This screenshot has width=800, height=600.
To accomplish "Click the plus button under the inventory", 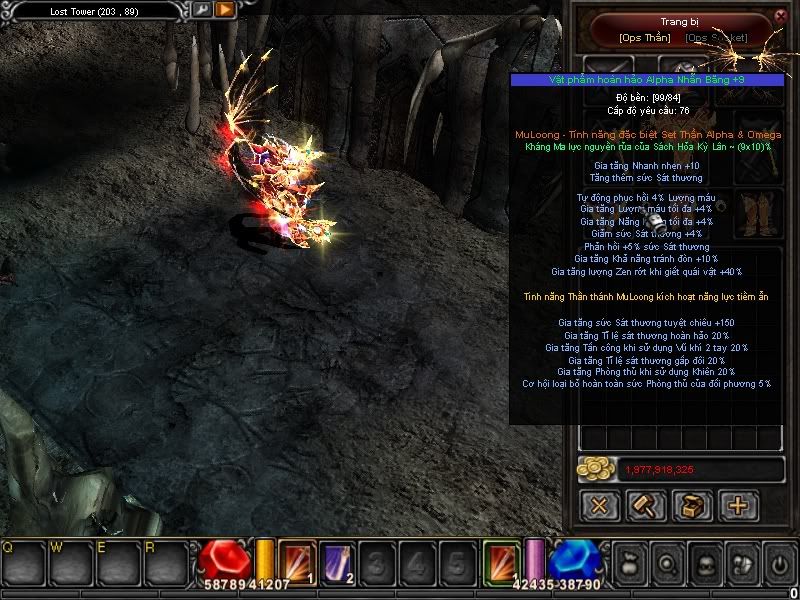I will [x=738, y=505].
